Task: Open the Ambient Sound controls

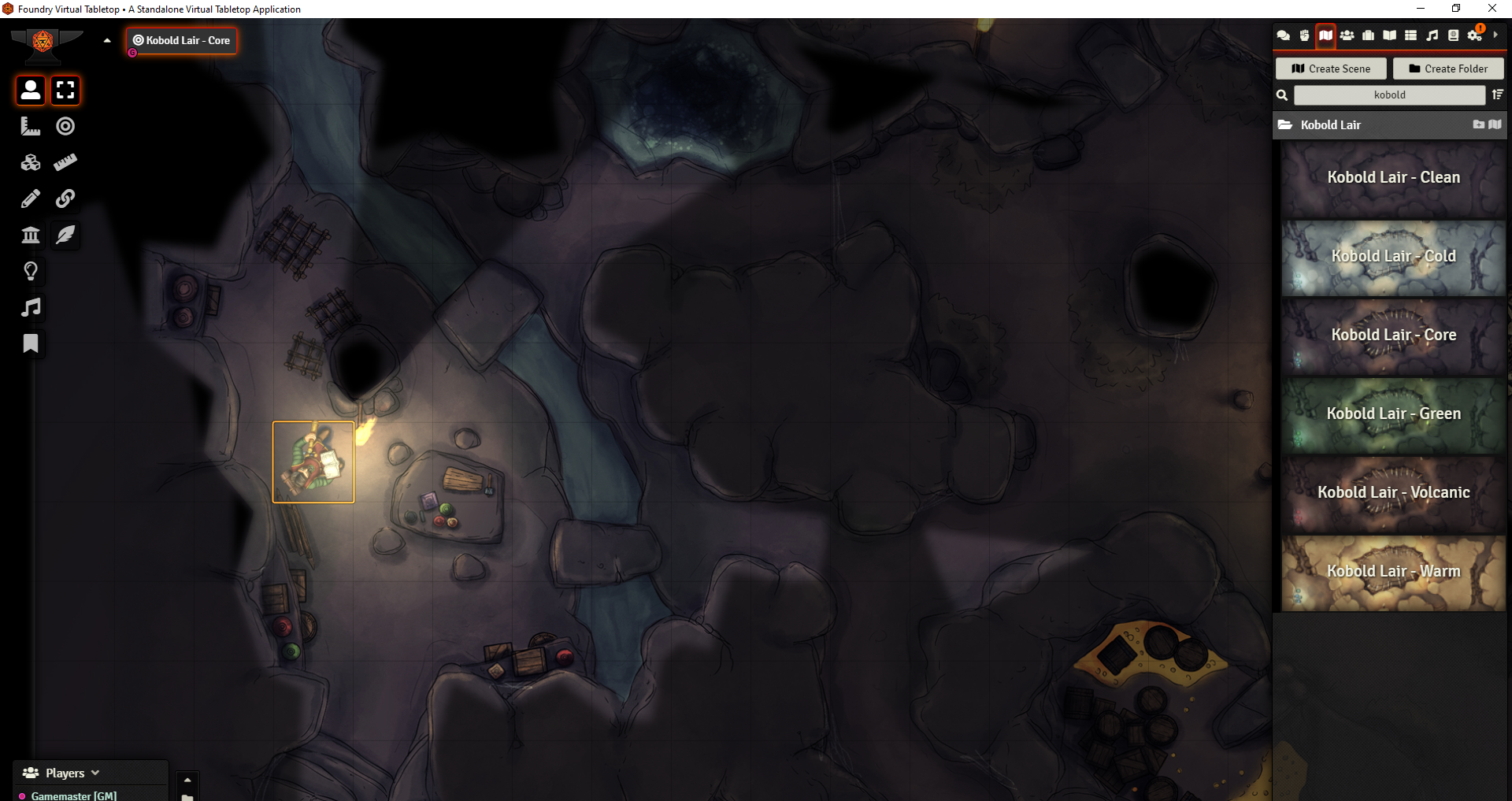Action: 30,307
